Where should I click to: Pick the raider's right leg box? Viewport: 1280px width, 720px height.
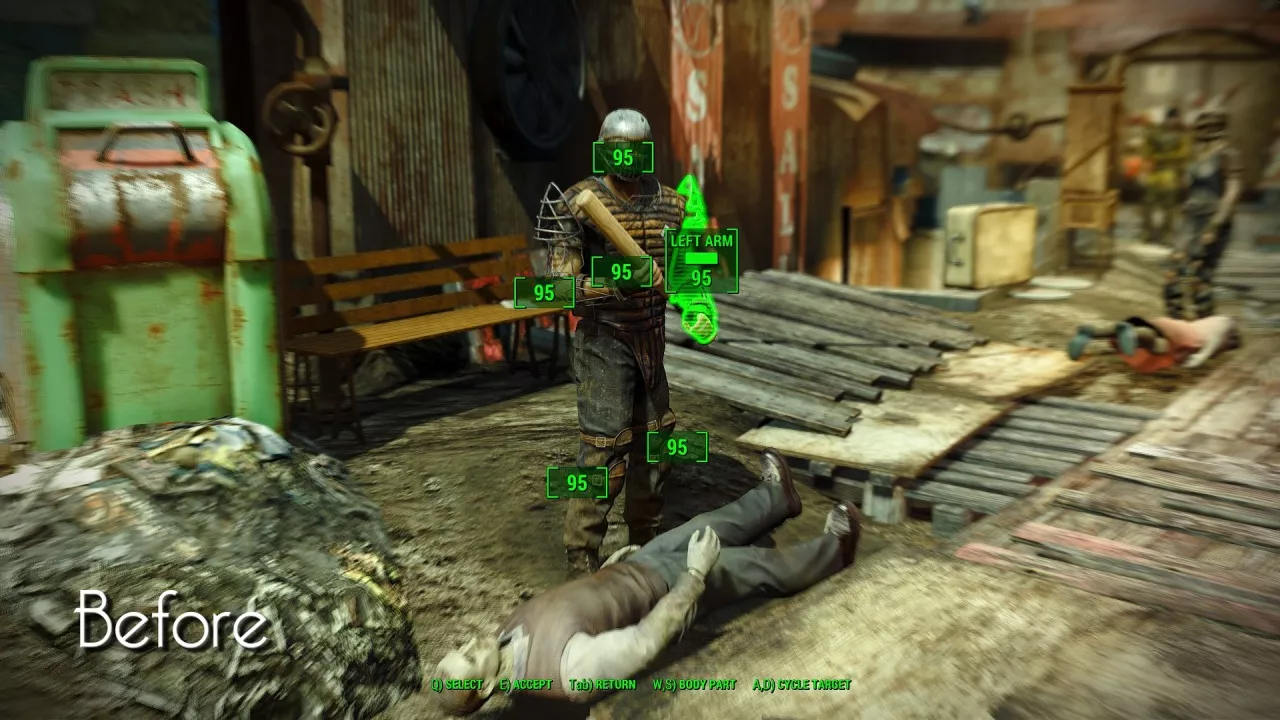tap(577, 483)
